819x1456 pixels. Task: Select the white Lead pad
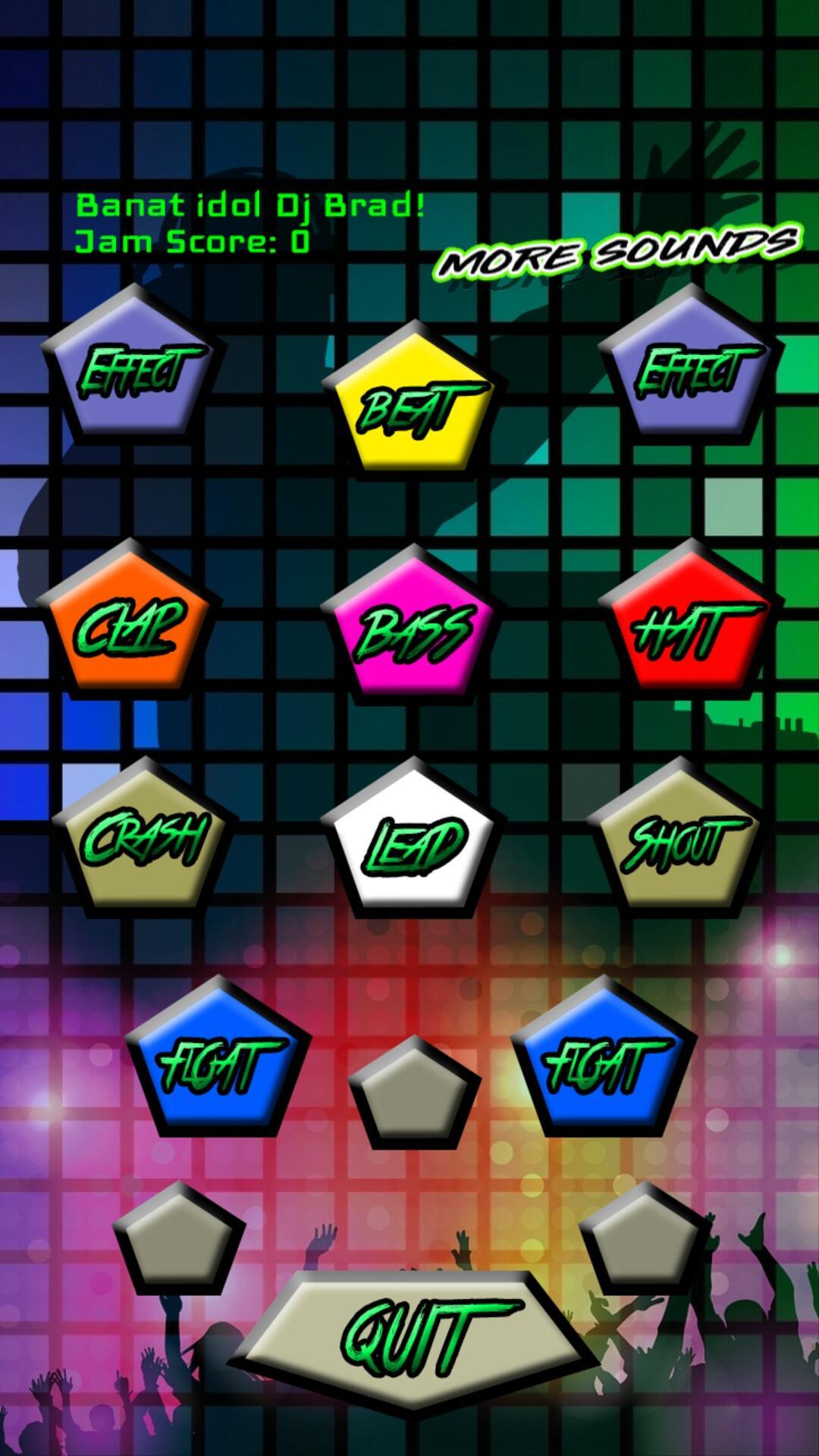point(413,840)
